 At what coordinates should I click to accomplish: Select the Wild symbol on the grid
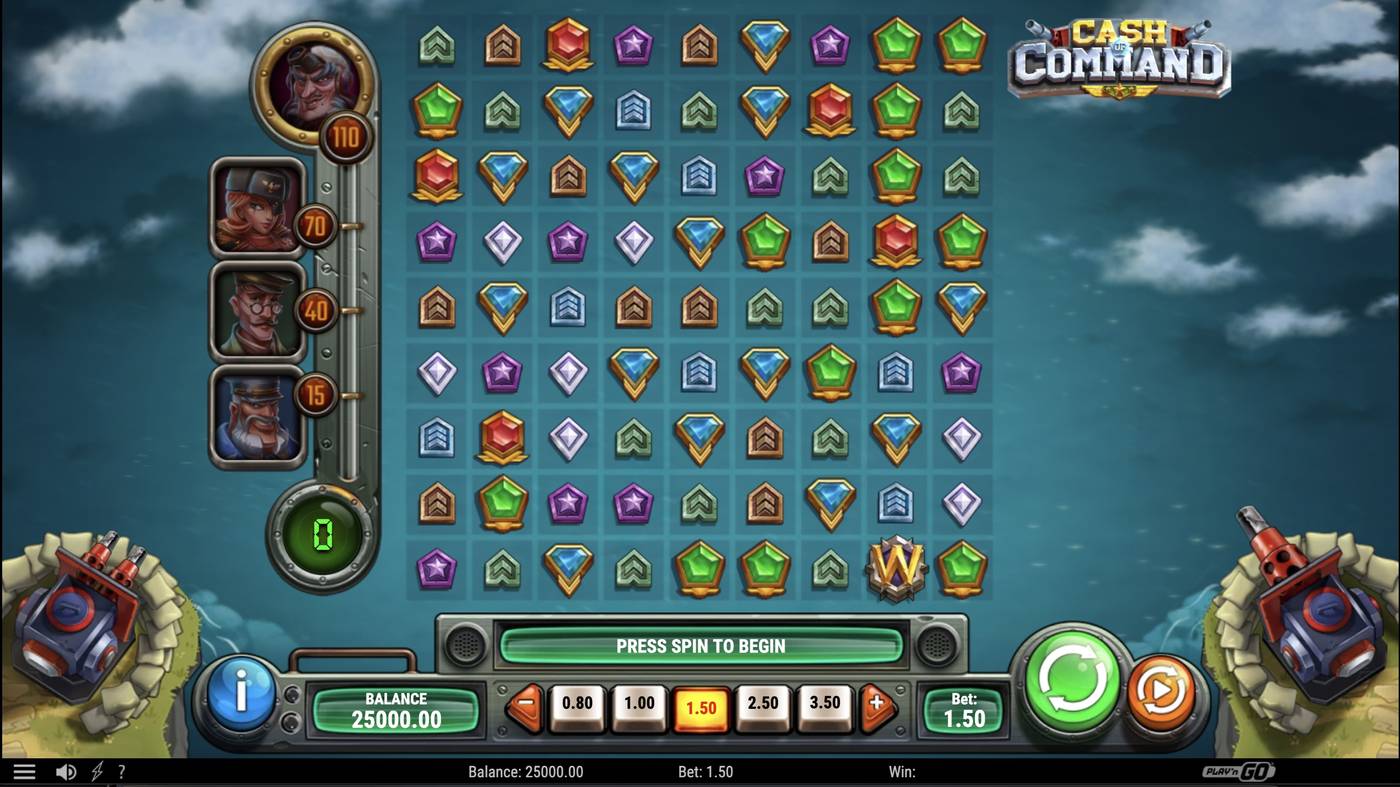pos(895,567)
